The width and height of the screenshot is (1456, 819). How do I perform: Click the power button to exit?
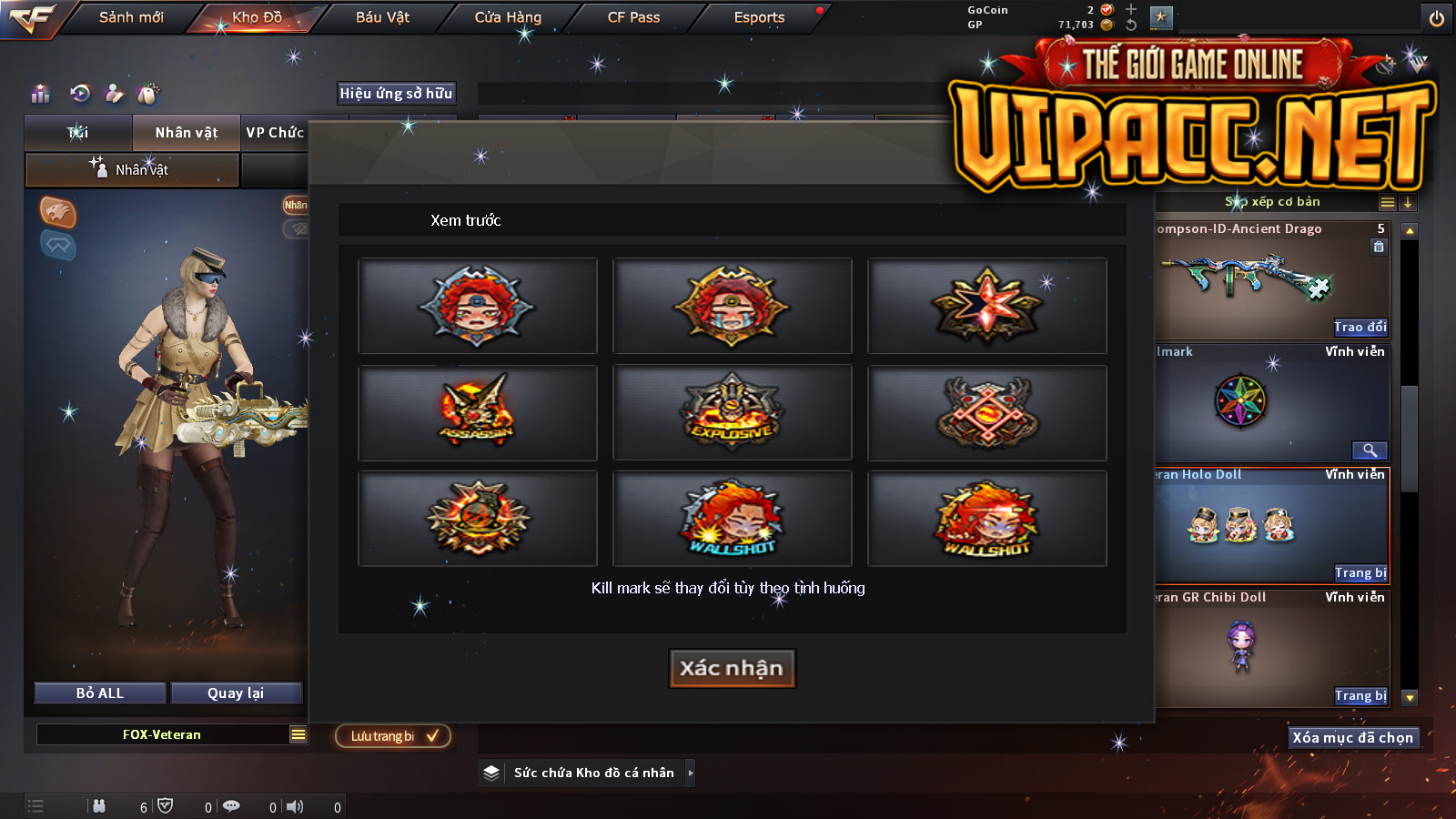point(1437,18)
